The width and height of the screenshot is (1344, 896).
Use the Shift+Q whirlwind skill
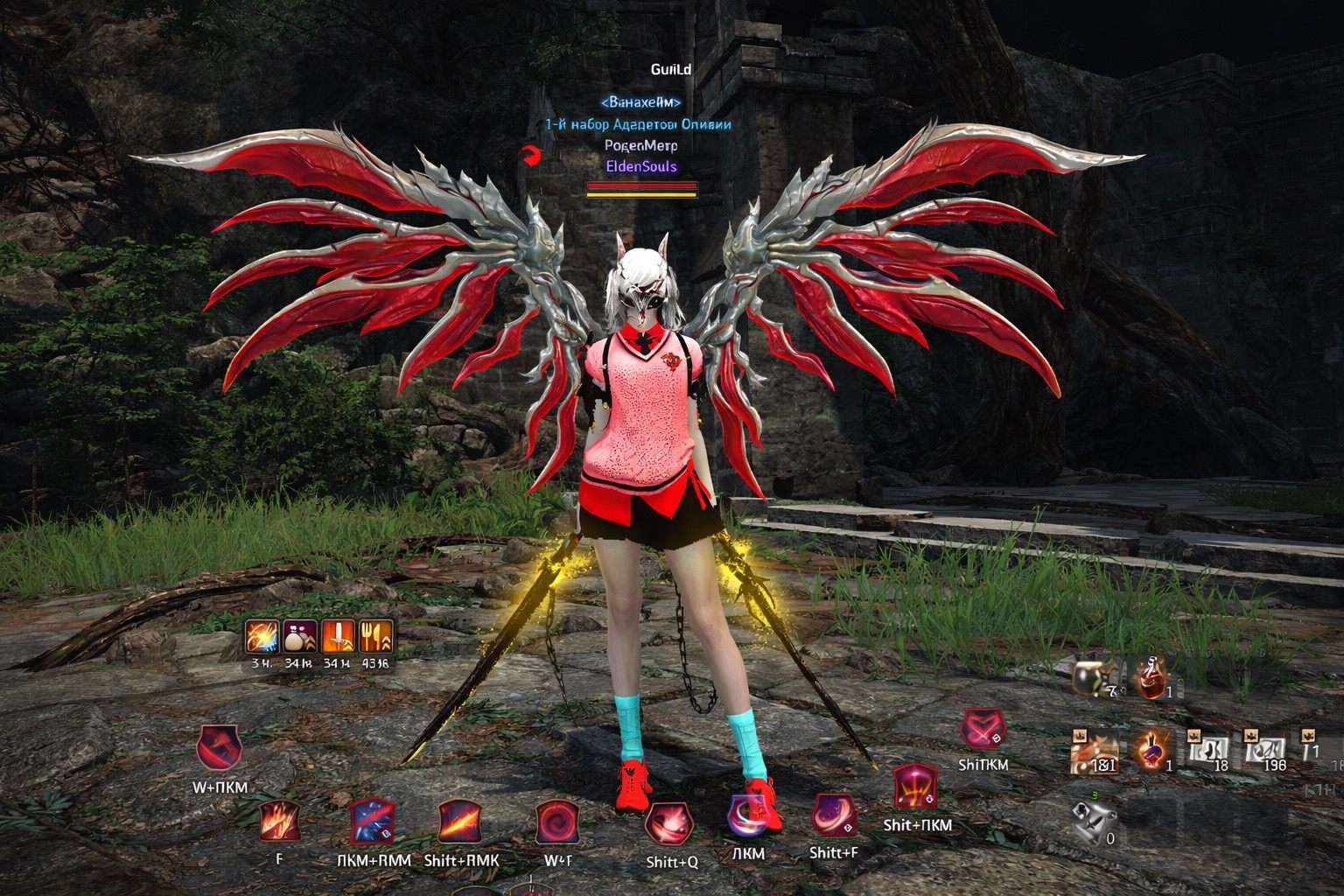(669, 825)
